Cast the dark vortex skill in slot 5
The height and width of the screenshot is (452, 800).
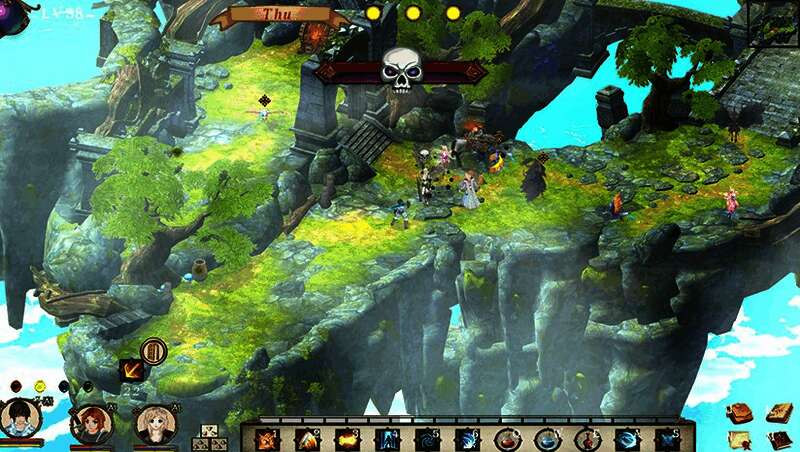point(427,438)
